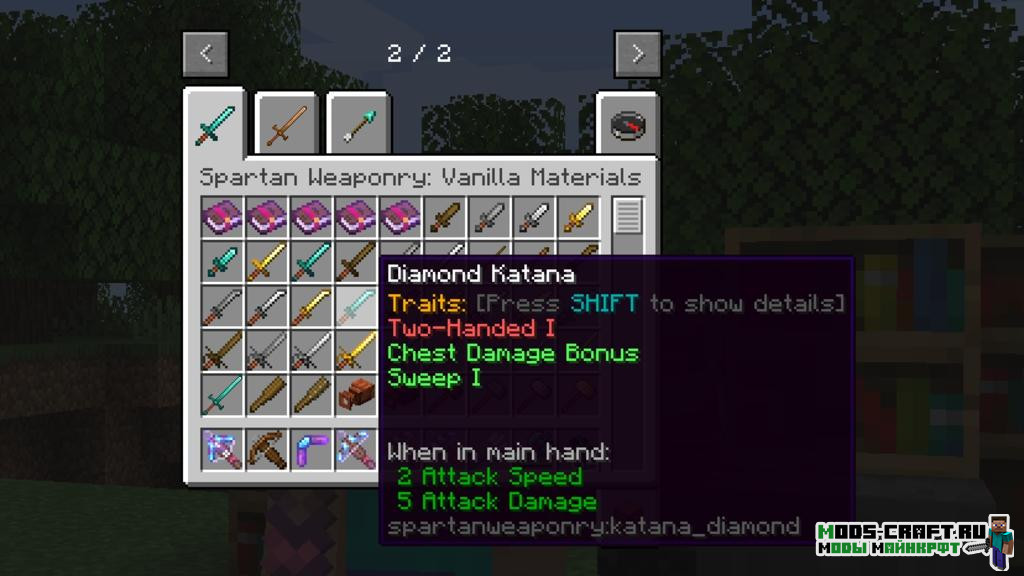Open the compass search items tab
Image resolution: width=1024 pixels, height=576 pixels.
pyautogui.click(x=627, y=126)
